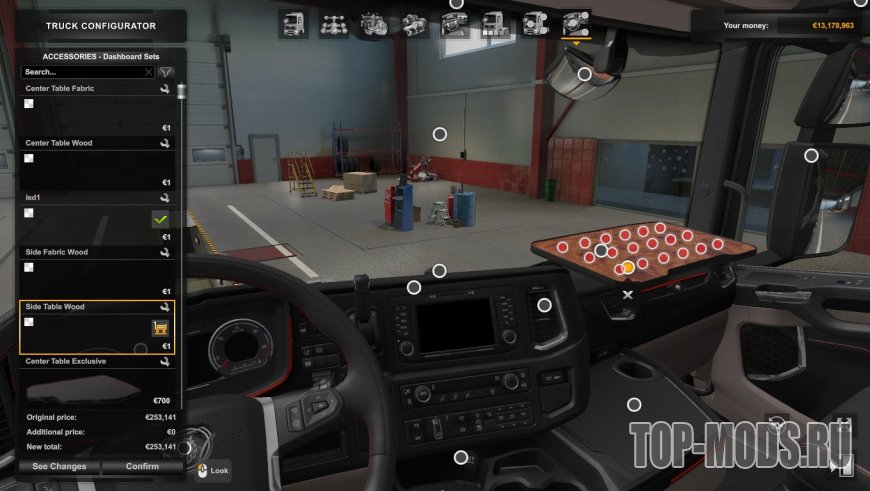
Task: Focus the accessory Search field
Action: [x=82, y=72]
